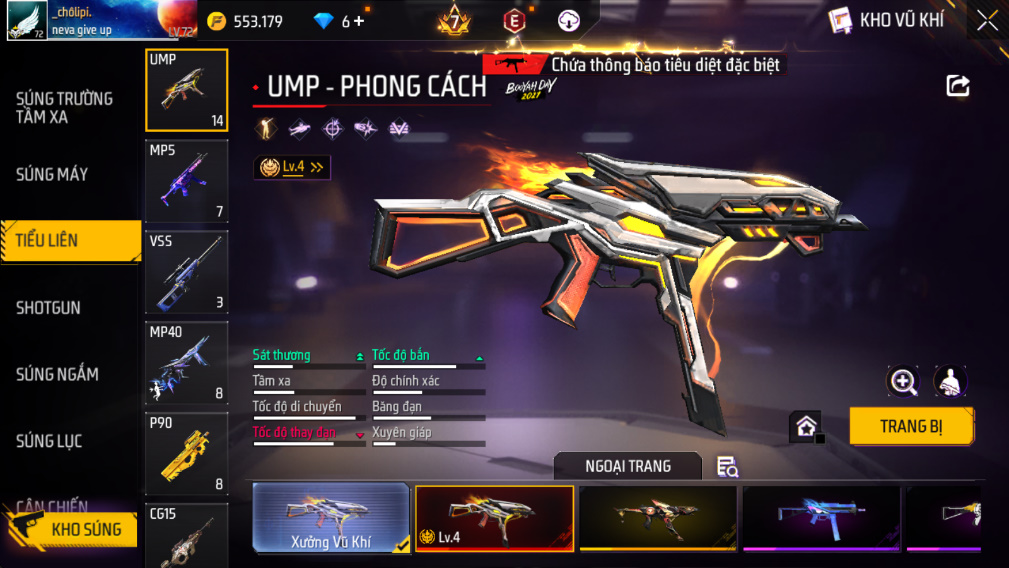Select the MP5 weapon slot
Viewport: 1009px width, 568px height.
187,181
